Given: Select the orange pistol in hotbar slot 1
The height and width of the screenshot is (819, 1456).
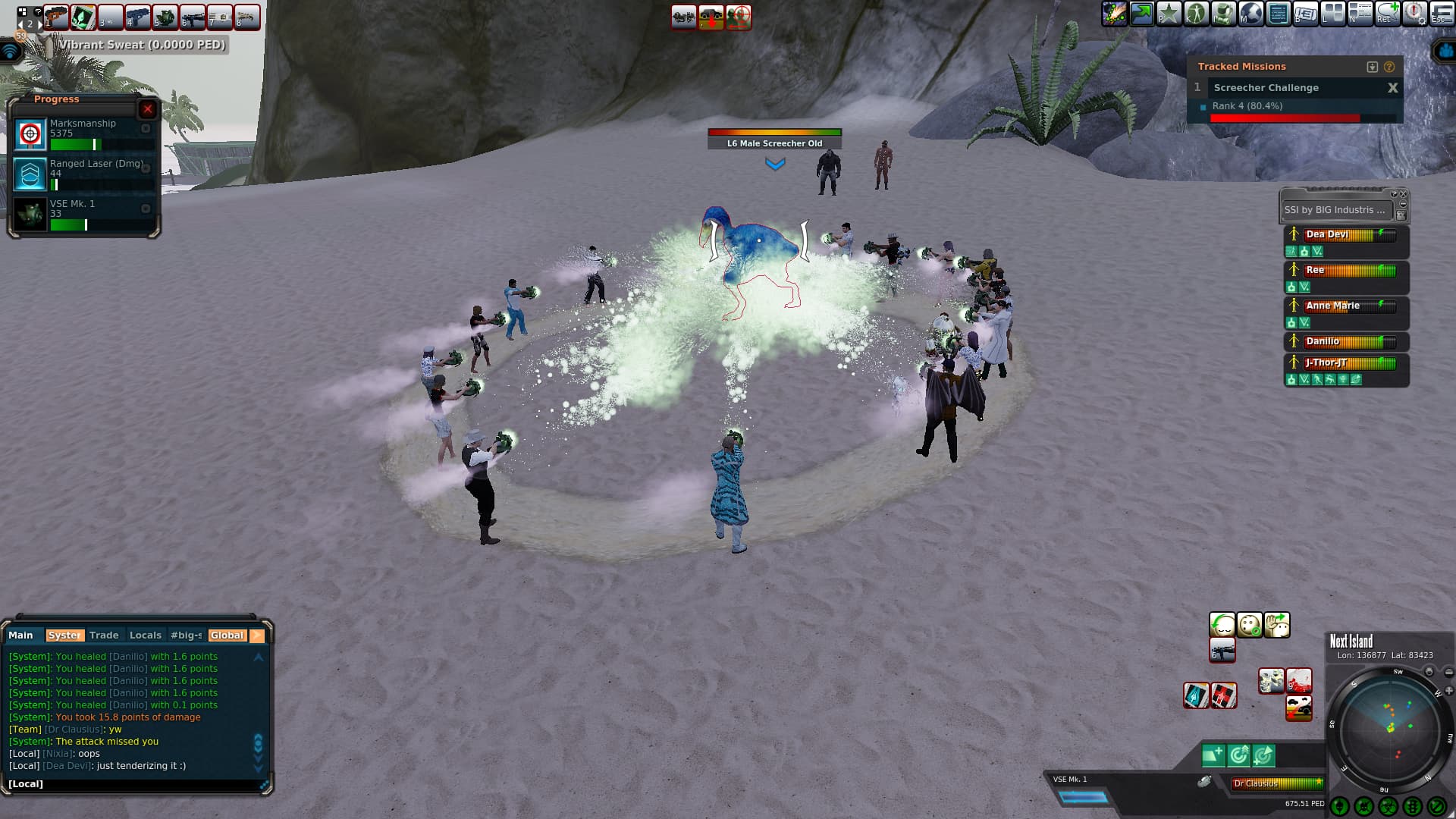Looking at the screenshot, I should [56, 17].
